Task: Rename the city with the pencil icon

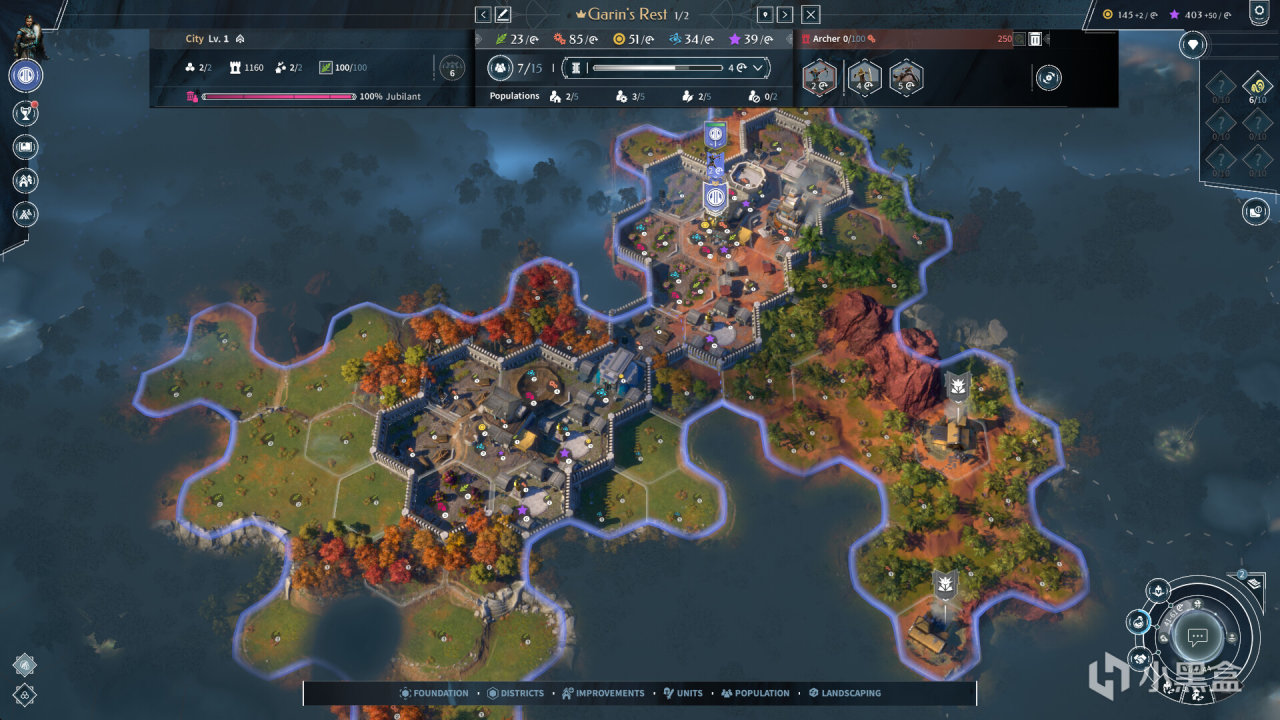Action: click(x=503, y=14)
